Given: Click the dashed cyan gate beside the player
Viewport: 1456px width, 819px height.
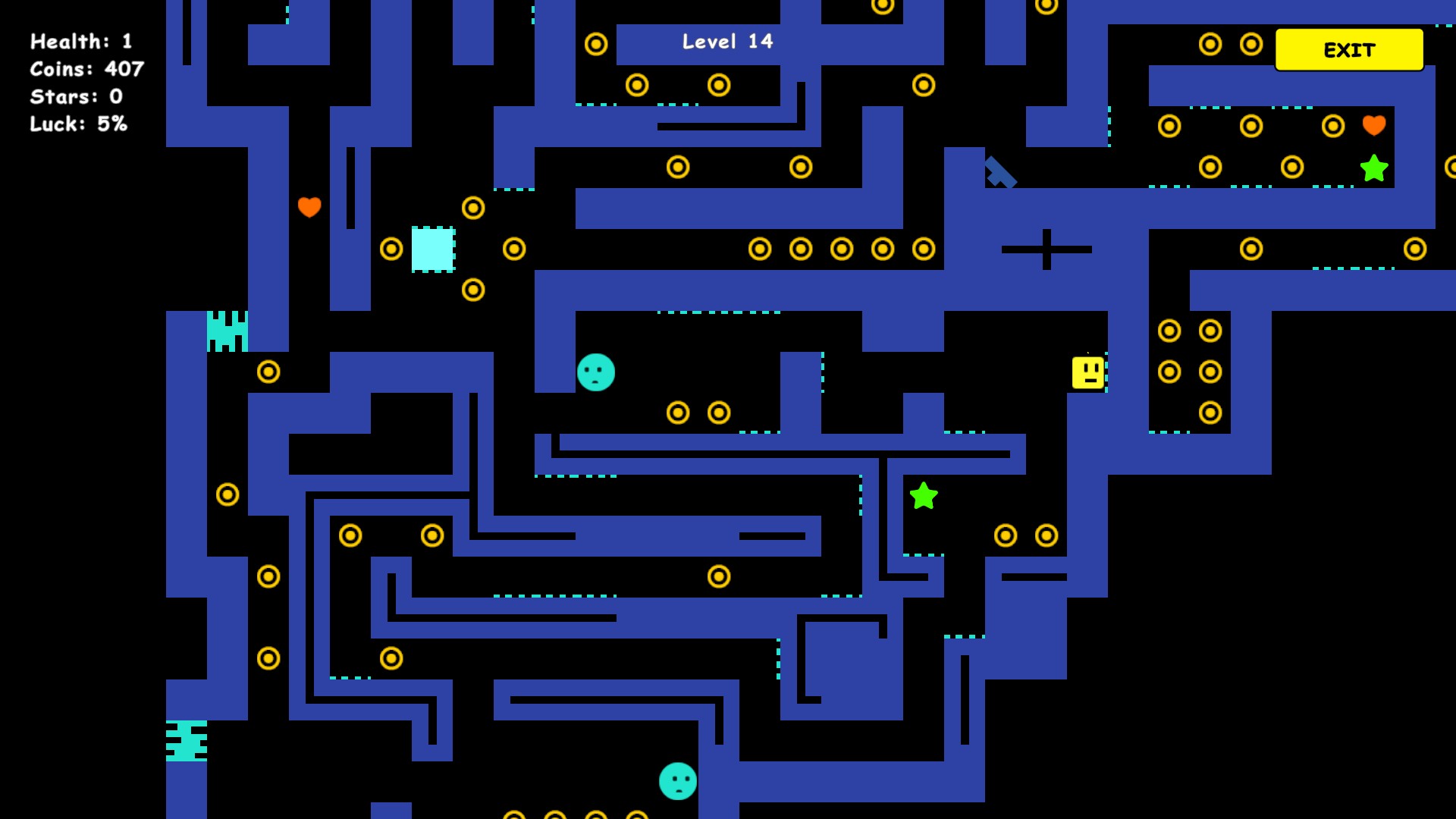Looking at the screenshot, I should pyautogui.click(x=1106, y=372).
